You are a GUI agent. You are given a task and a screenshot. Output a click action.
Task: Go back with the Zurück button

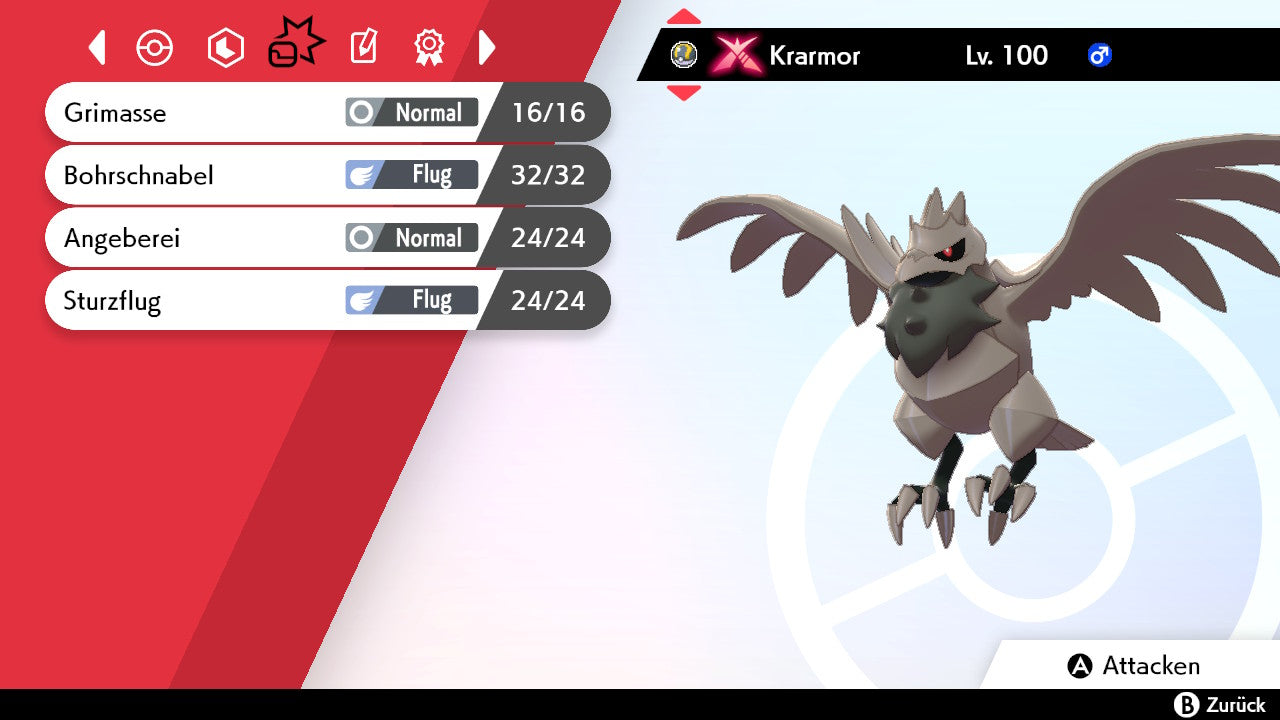click(x=1219, y=705)
